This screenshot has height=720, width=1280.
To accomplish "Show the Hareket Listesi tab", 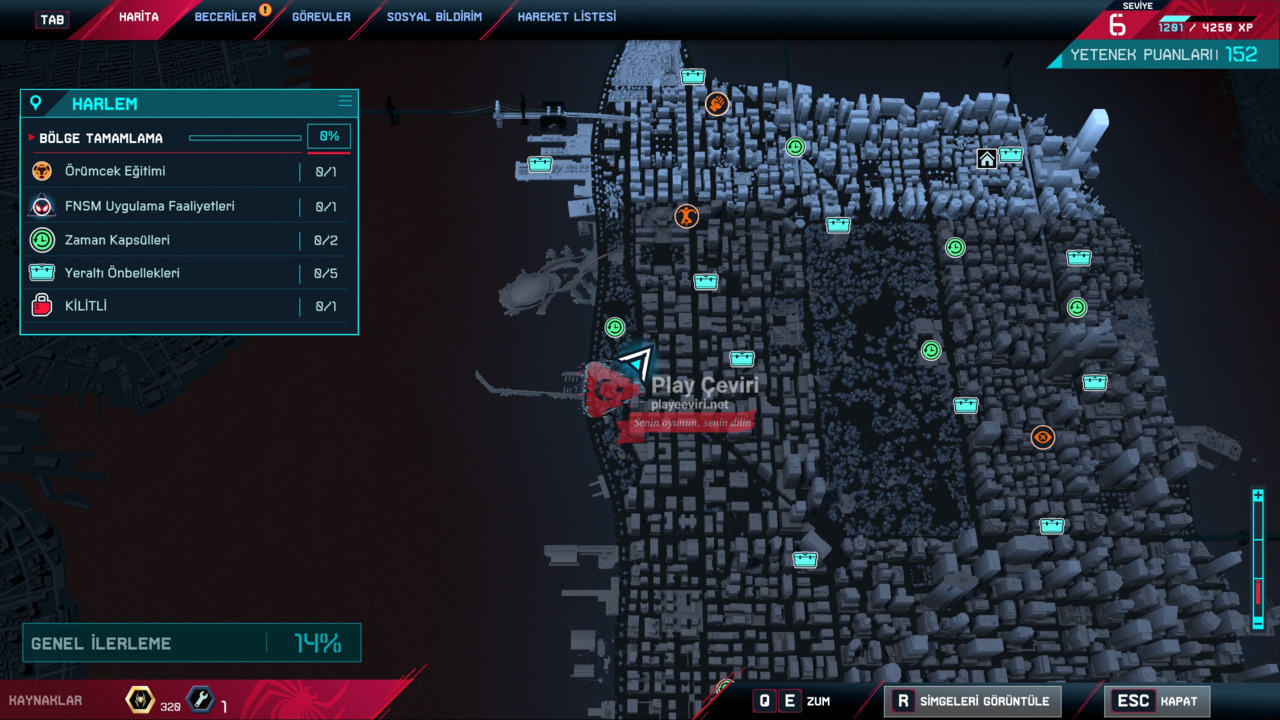I will click(x=566, y=17).
